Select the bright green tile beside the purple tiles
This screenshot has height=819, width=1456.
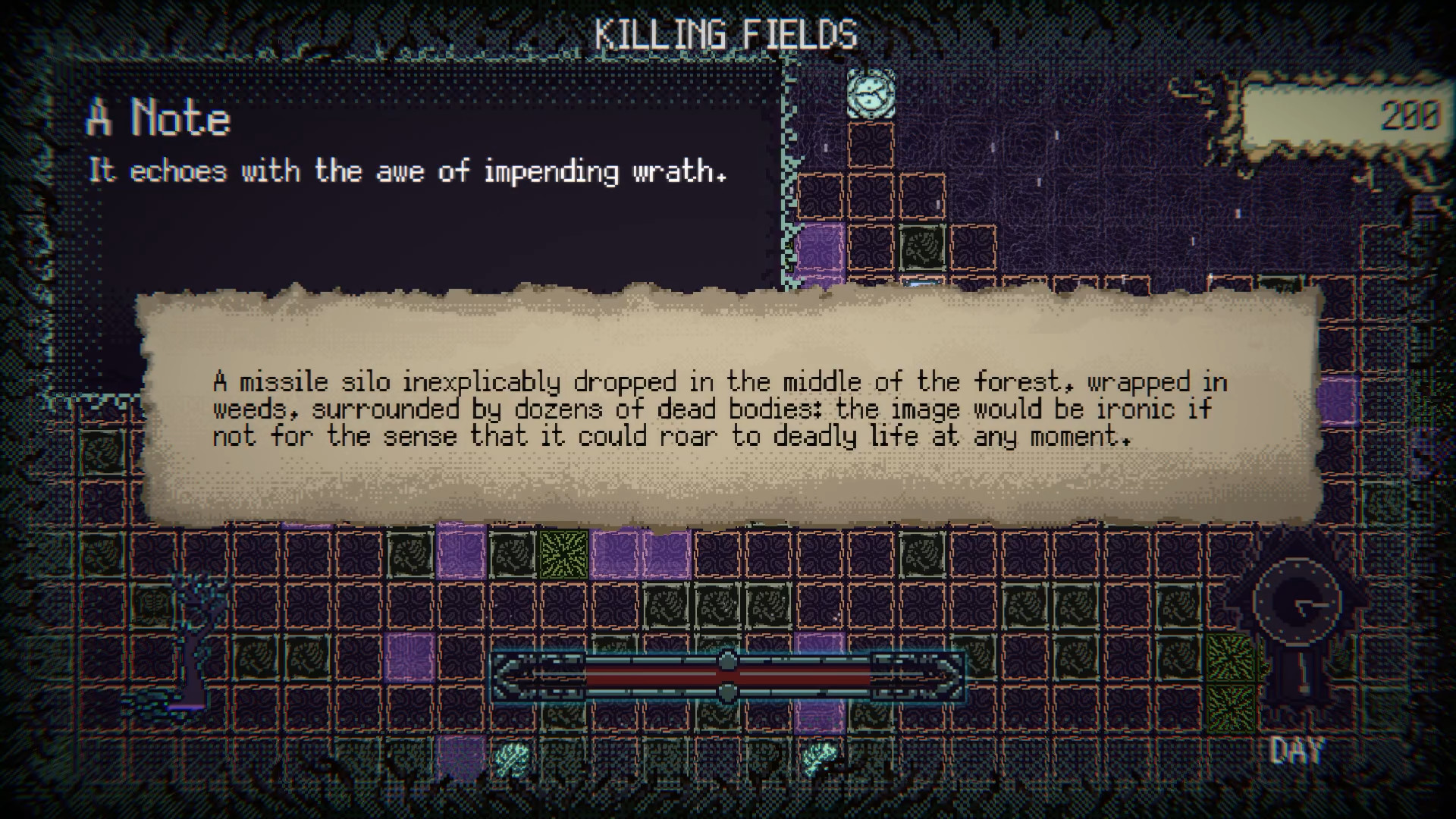pos(563,554)
